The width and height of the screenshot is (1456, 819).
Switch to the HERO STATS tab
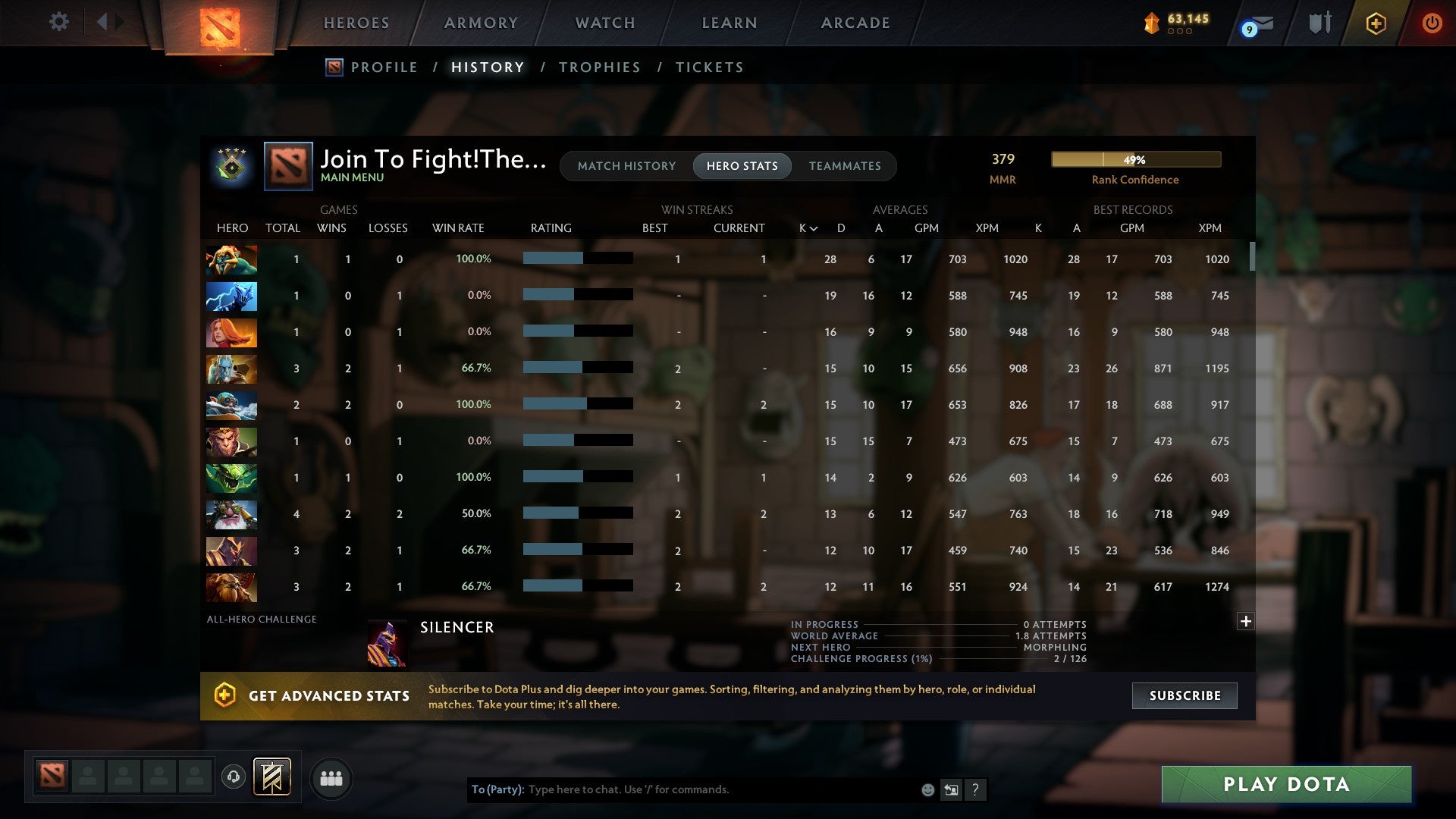click(x=742, y=166)
